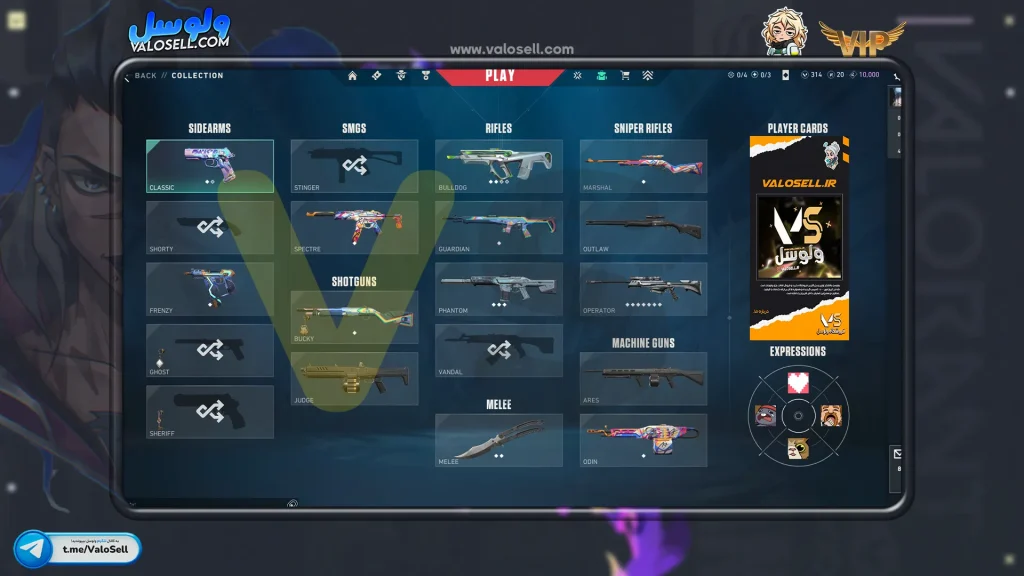Open the store cart icon
Image resolution: width=1024 pixels, height=576 pixels.
coord(625,76)
